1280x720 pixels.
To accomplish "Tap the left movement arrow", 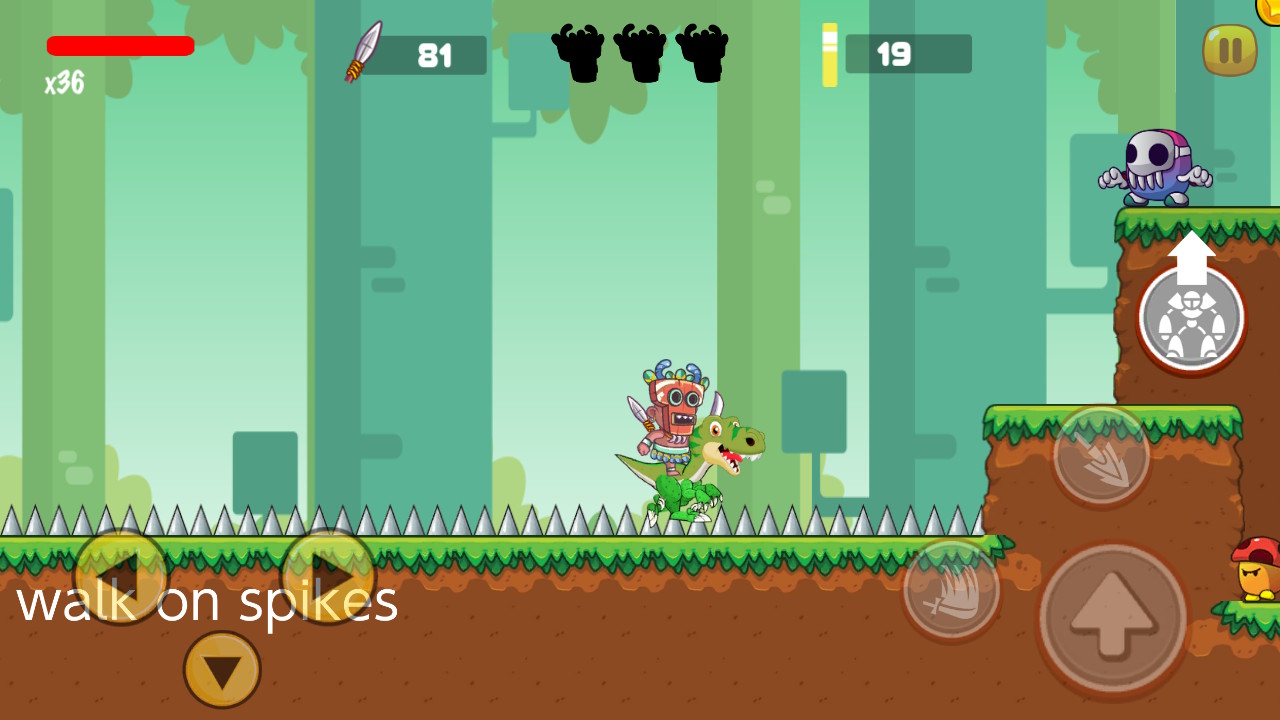I will pyautogui.click(x=121, y=575).
